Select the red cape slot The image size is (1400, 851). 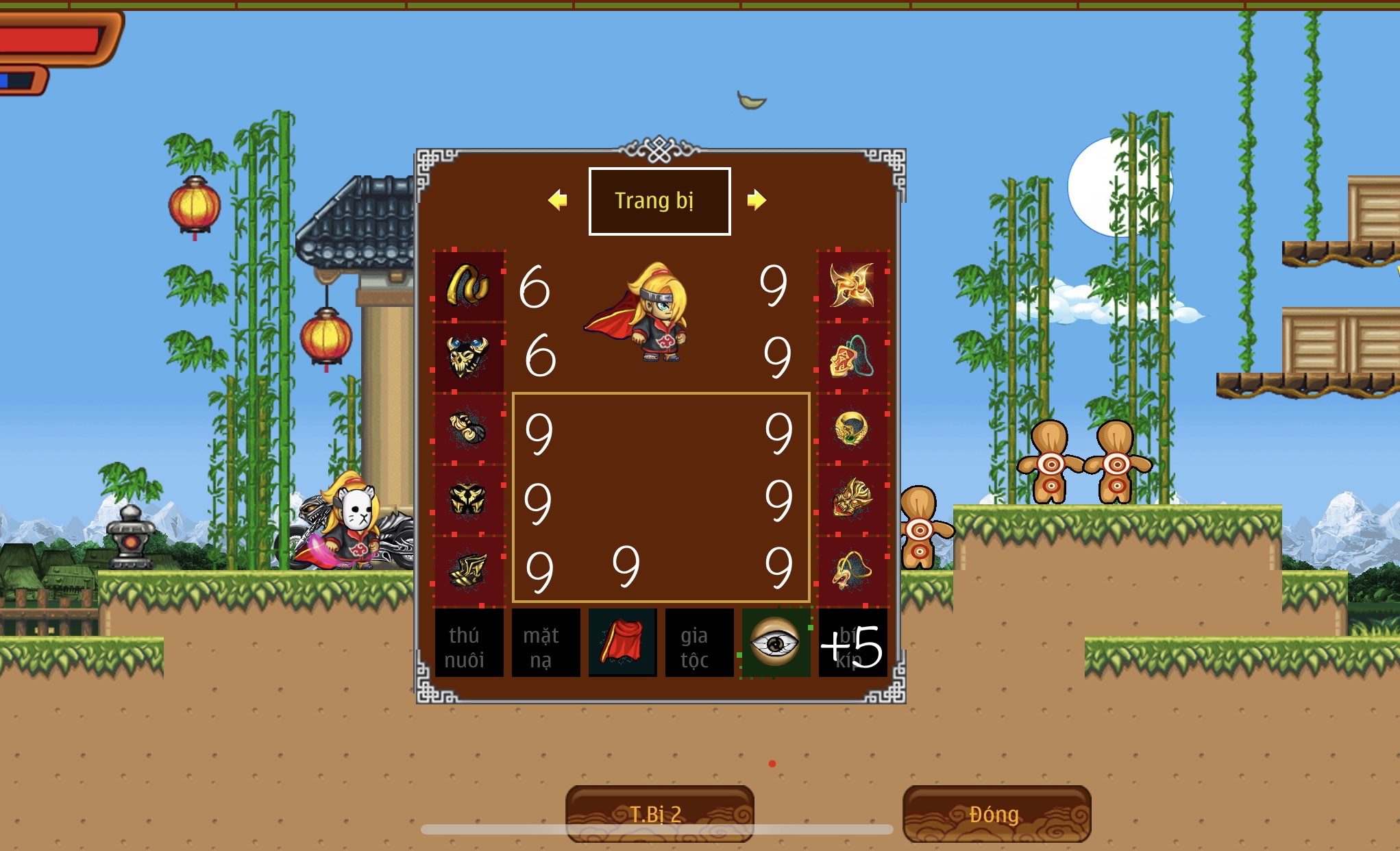tap(622, 643)
